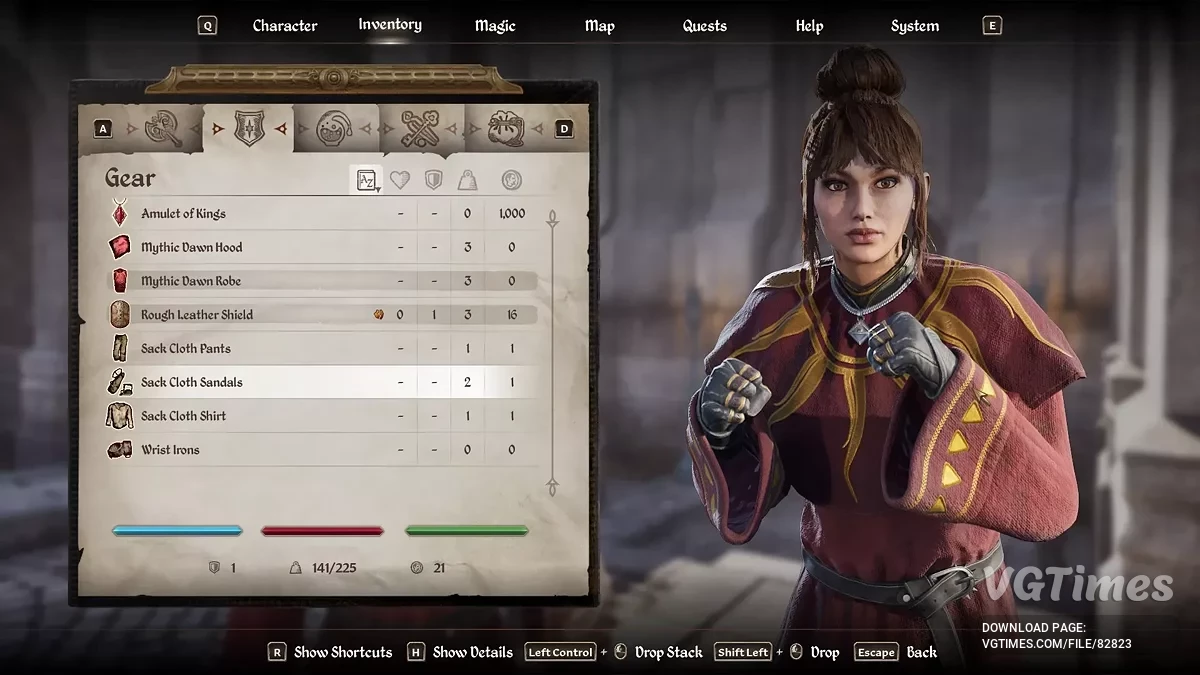
Task: Open the Help menu
Action: (x=809, y=26)
